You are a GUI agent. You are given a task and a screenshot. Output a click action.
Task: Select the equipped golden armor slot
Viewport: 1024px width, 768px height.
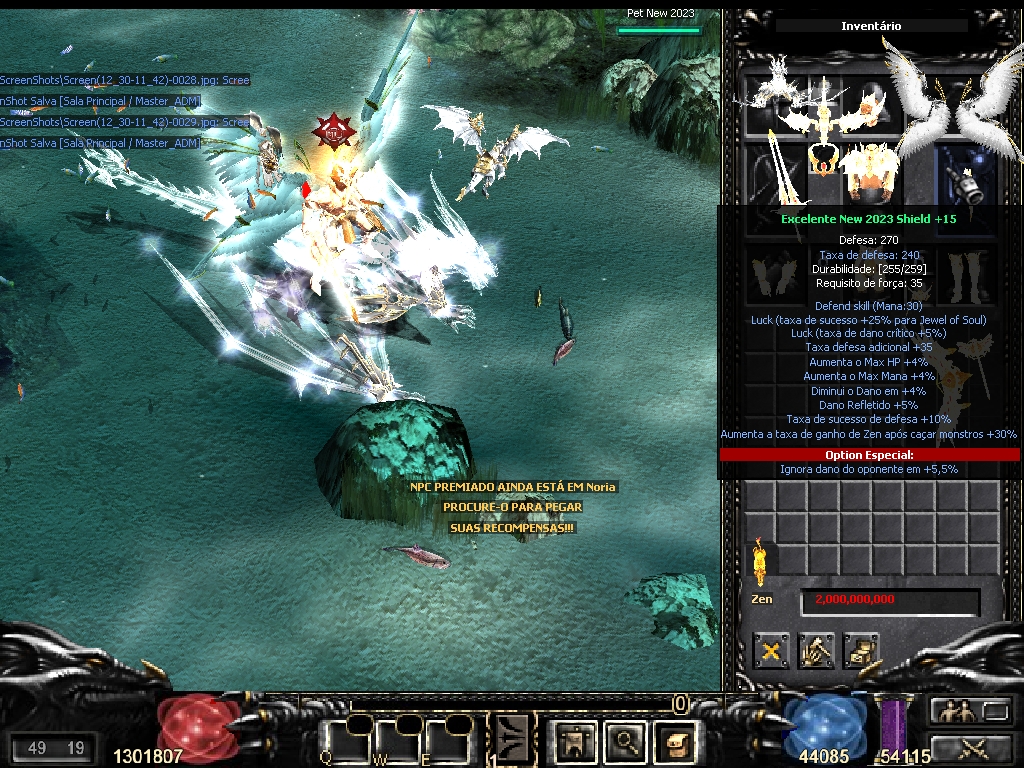coord(868,170)
